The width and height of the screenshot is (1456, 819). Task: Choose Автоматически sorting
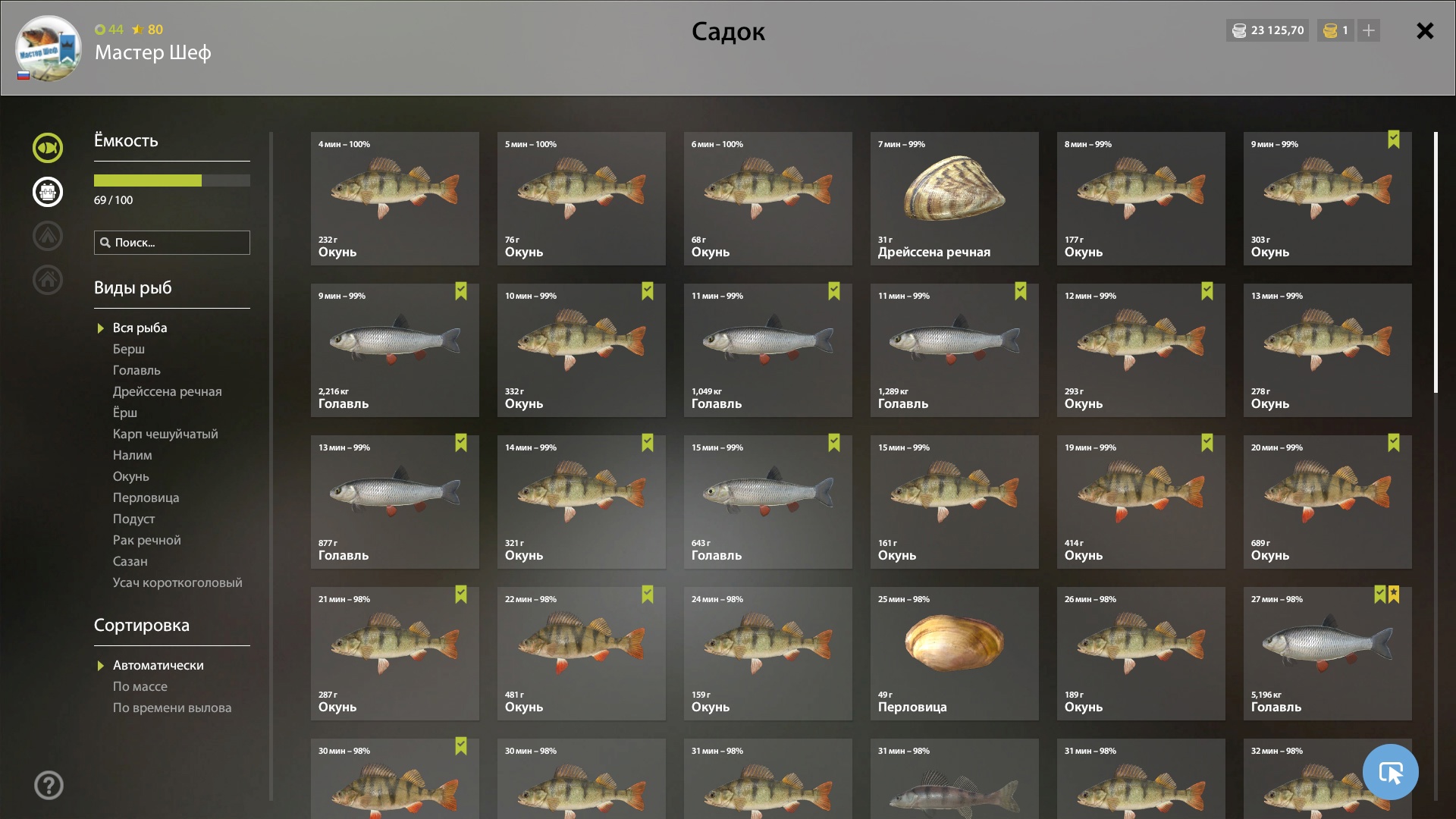coord(158,665)
